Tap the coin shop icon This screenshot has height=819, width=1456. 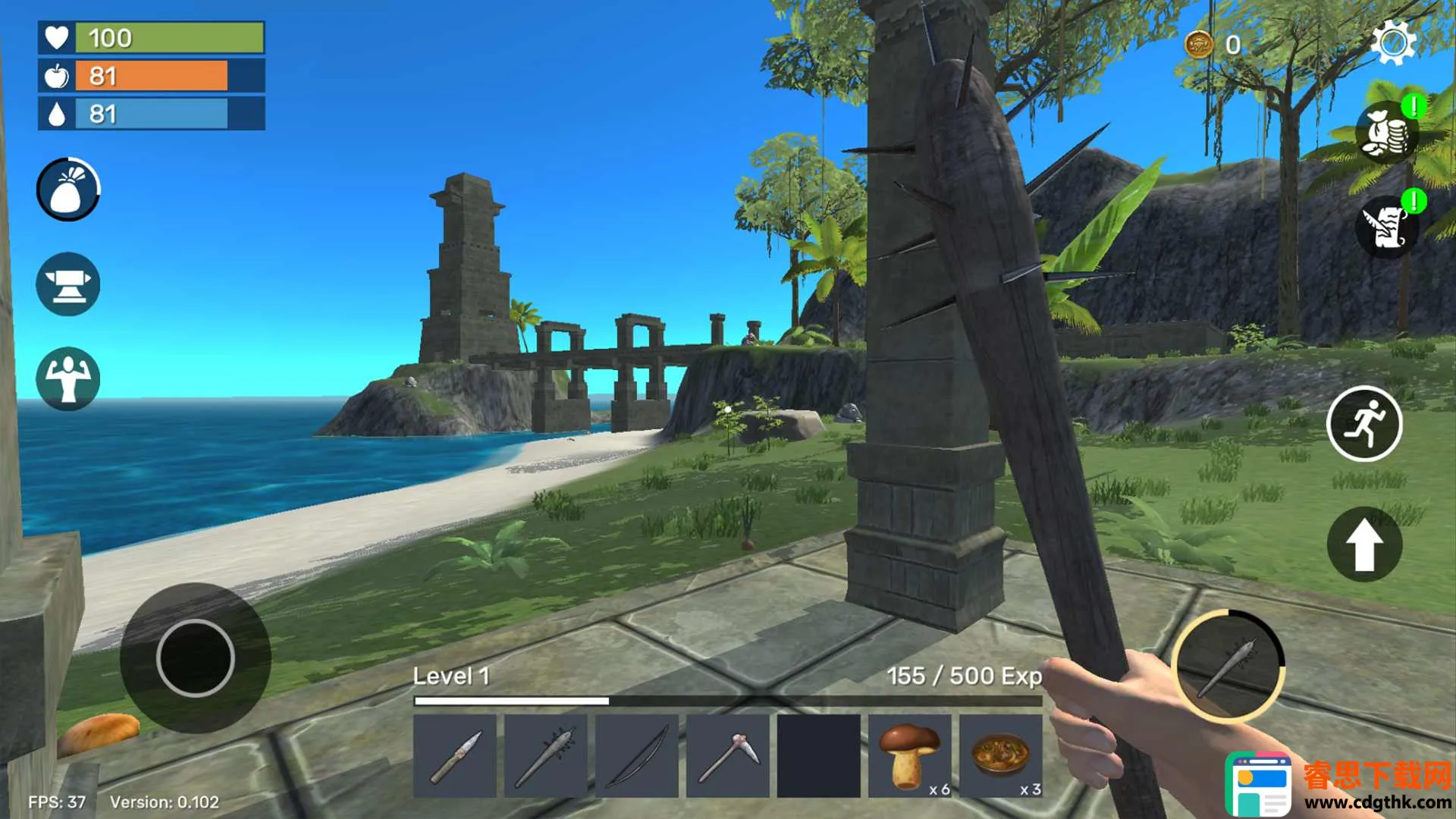click(1386, 133)
